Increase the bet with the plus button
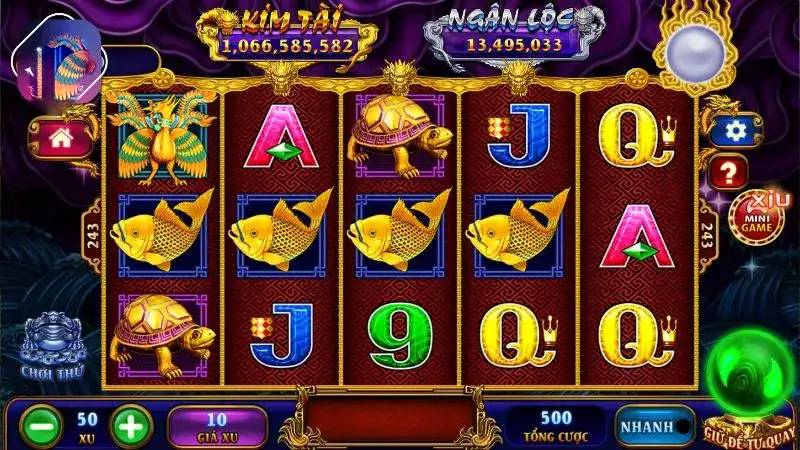 pyautogui.click(x=129, y=425)
